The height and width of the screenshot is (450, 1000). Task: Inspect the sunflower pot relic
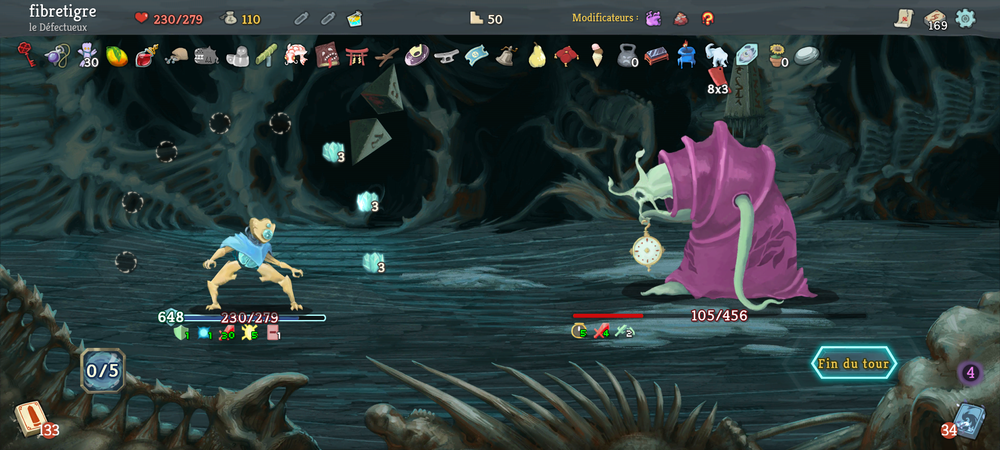point(776,55)
